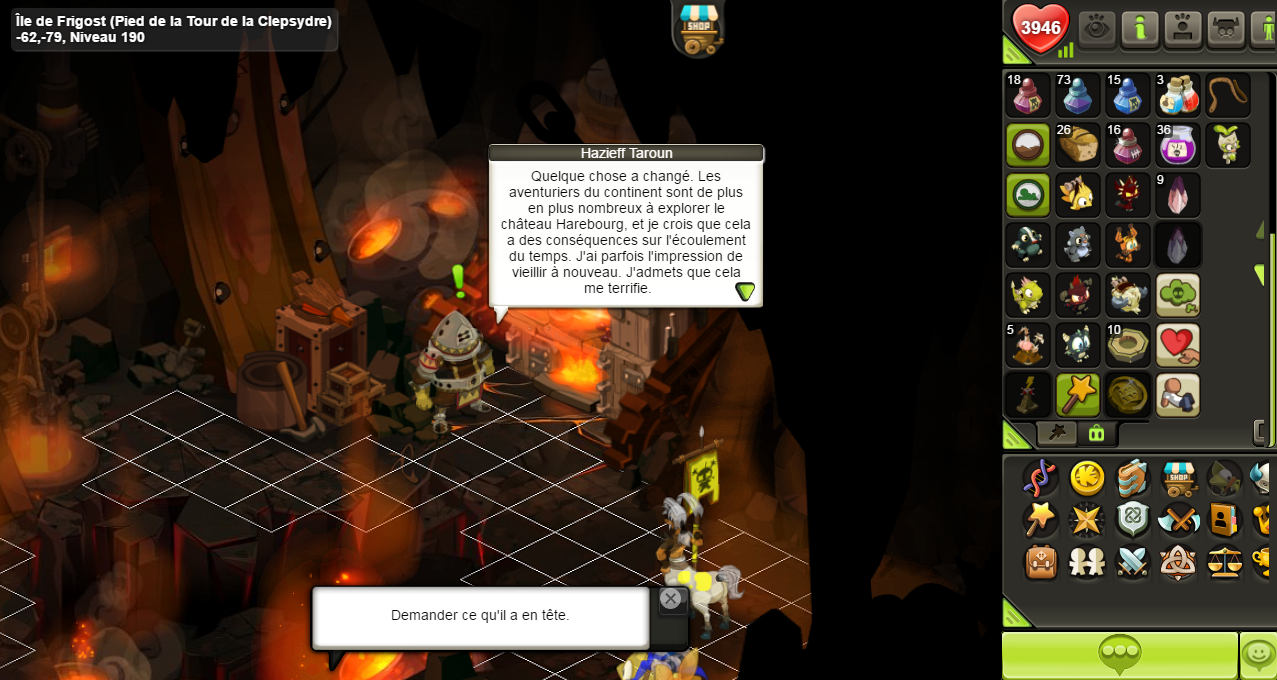Open the crossed axes menu icon
This screenshot has width=1277, height=680.
click(1178, 520)
